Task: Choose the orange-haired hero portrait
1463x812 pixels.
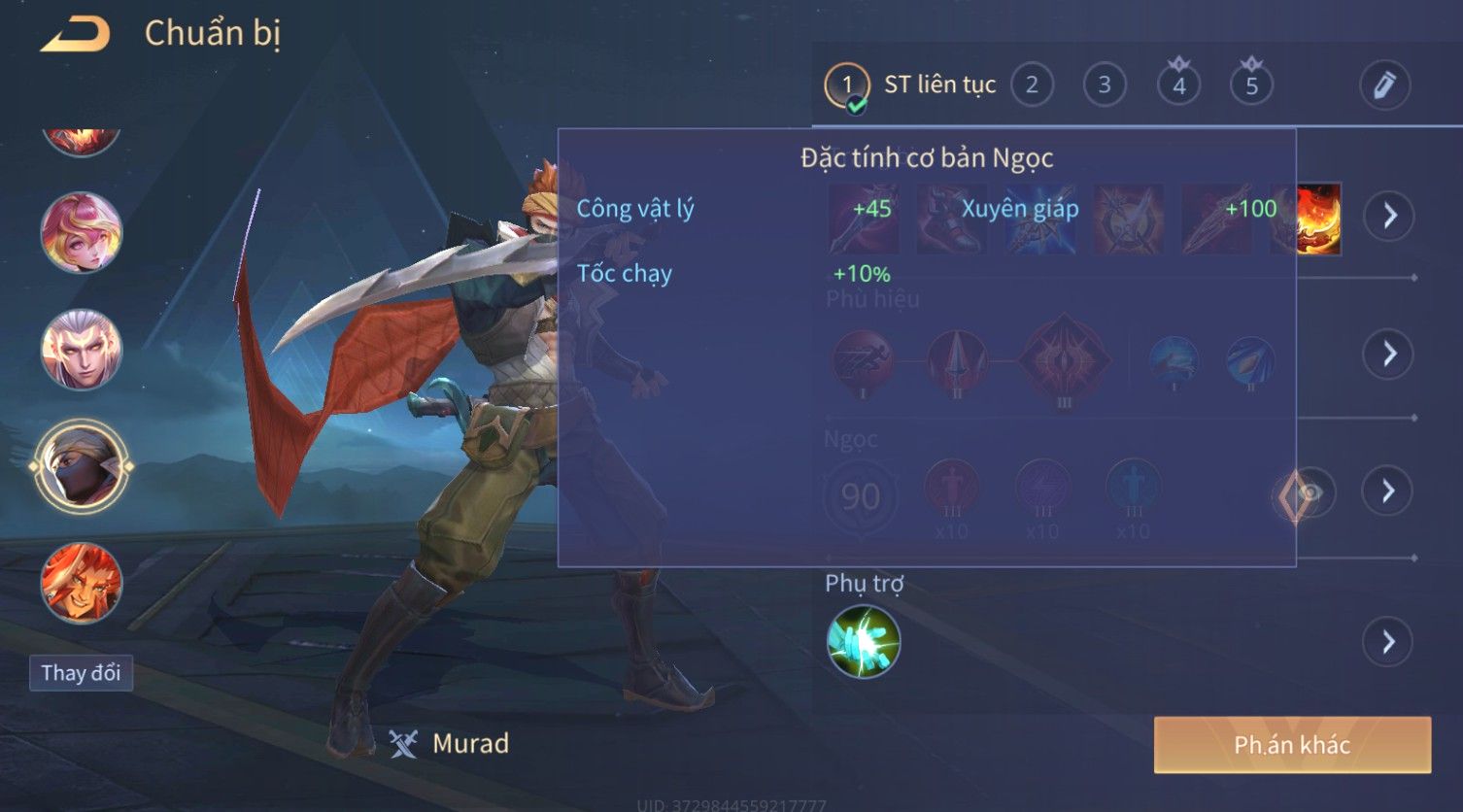Action: tap(82, 583)
